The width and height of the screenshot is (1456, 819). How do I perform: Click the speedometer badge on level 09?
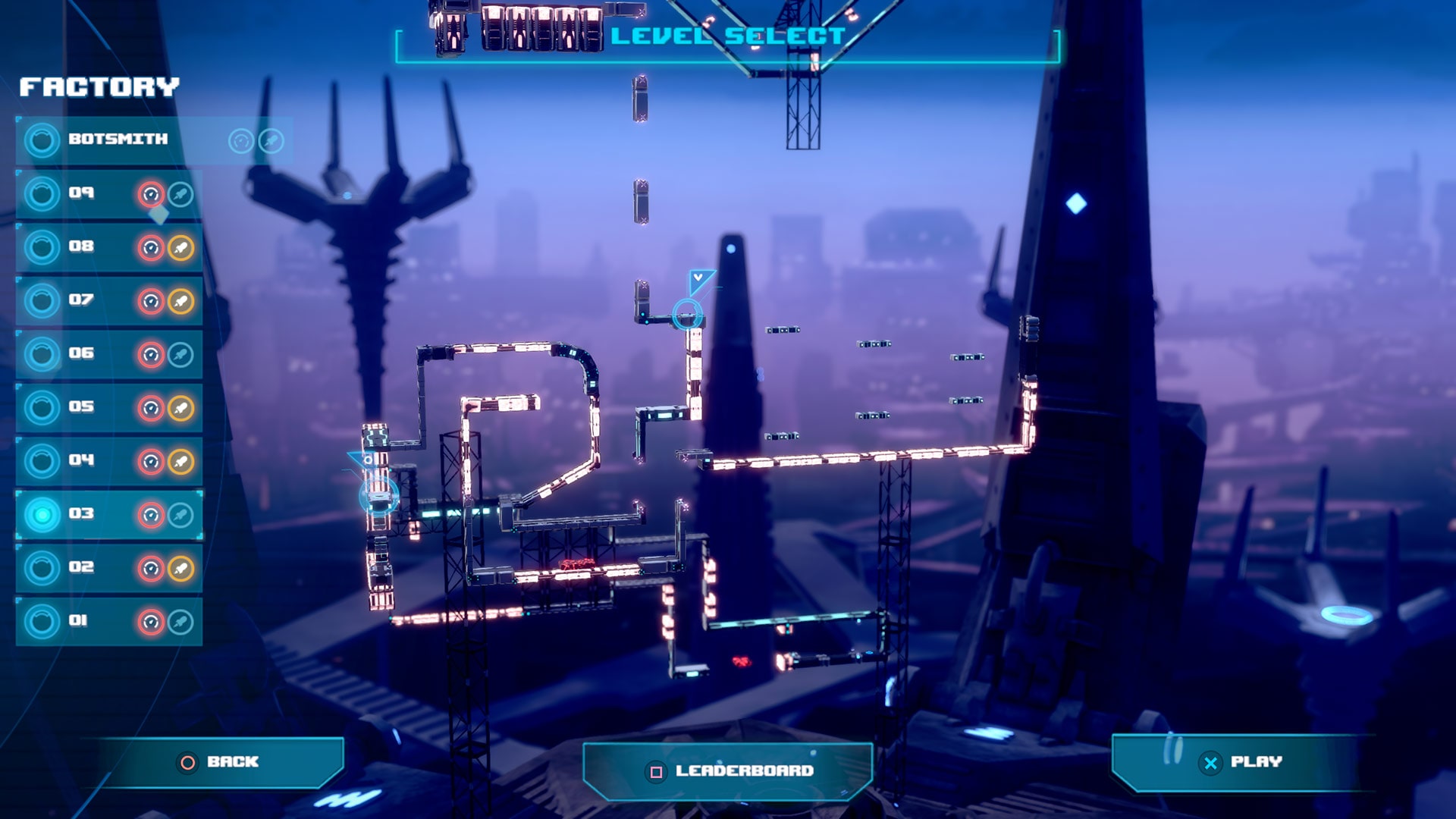point(150,193)
